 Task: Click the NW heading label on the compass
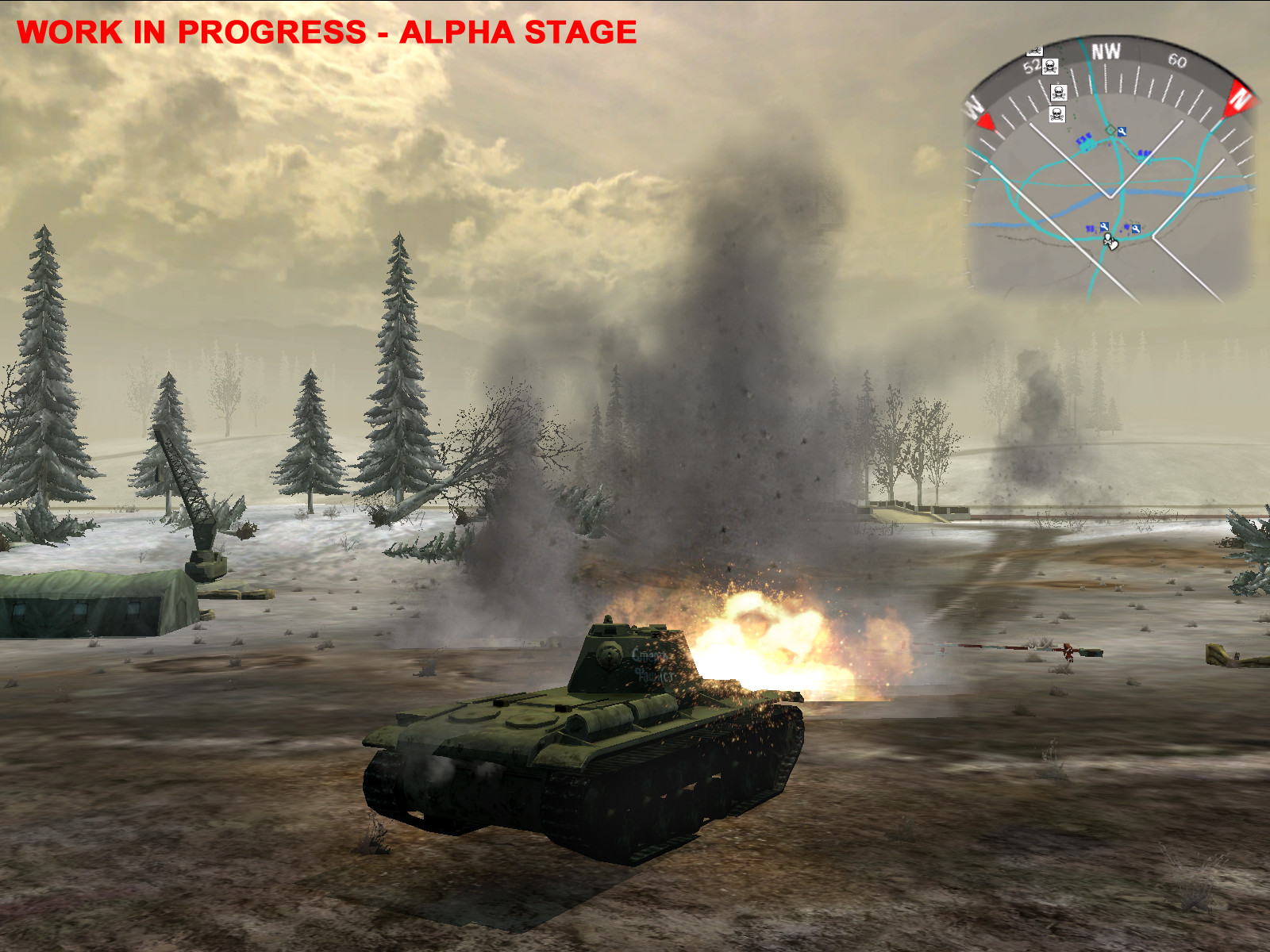tap(1106, 52)
